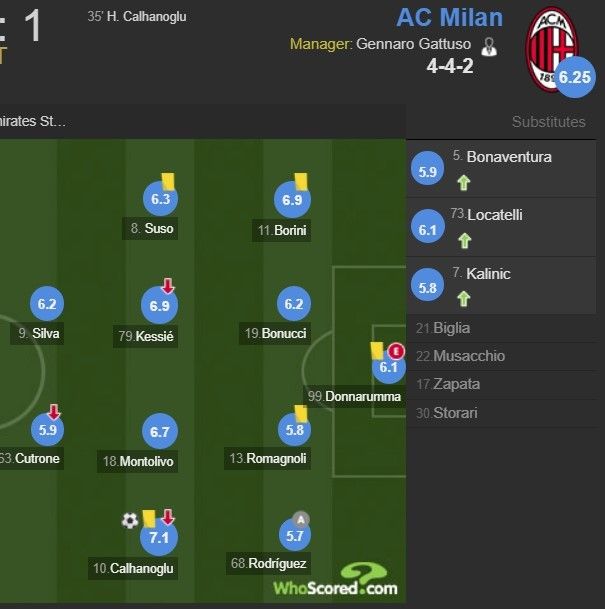Pick Bonucci's rating bubble
This screenshot has height=609, width=605.
[x=293, y=305]
